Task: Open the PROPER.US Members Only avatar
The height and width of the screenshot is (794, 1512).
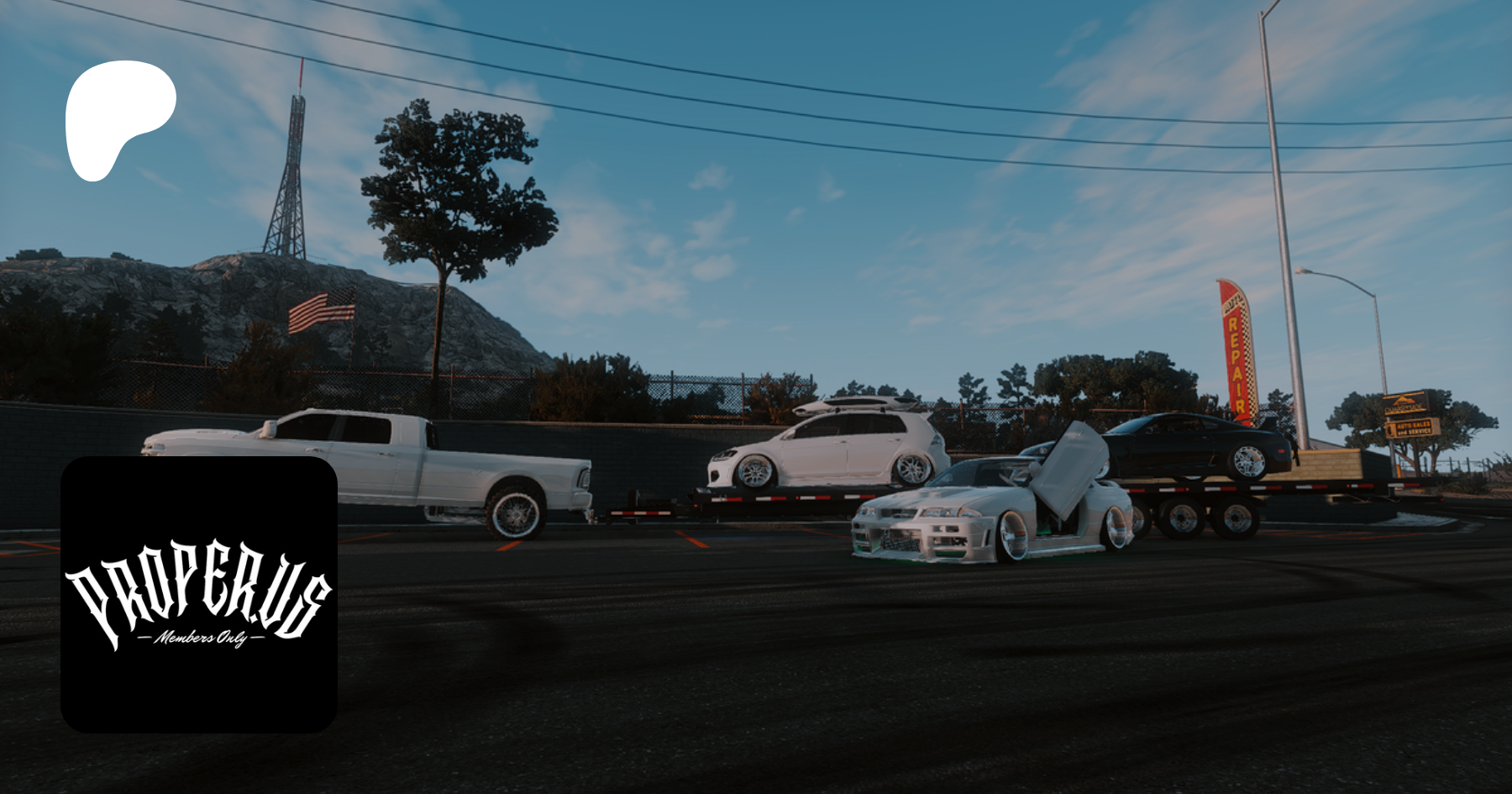Action: (x=199, y=594)
